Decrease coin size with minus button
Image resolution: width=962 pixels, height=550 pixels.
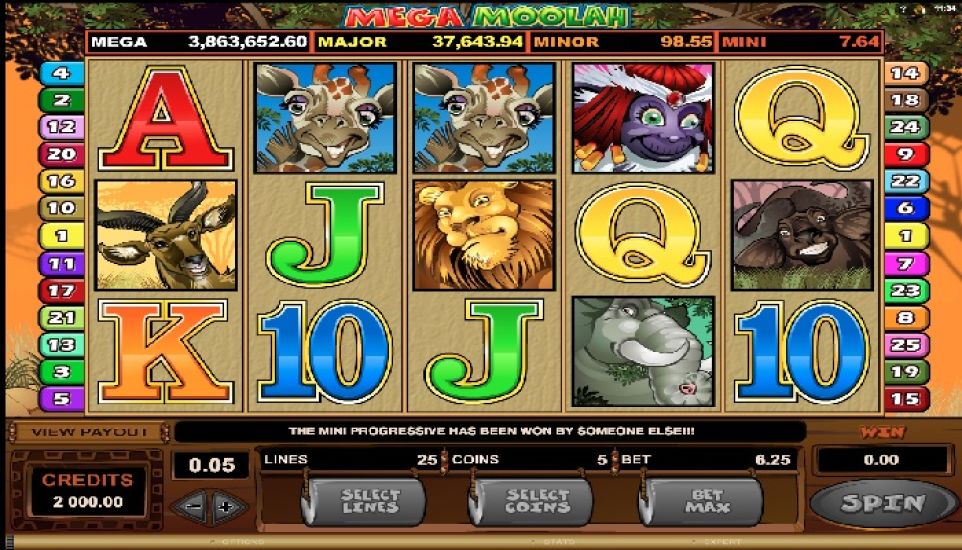tap(195, 506)
